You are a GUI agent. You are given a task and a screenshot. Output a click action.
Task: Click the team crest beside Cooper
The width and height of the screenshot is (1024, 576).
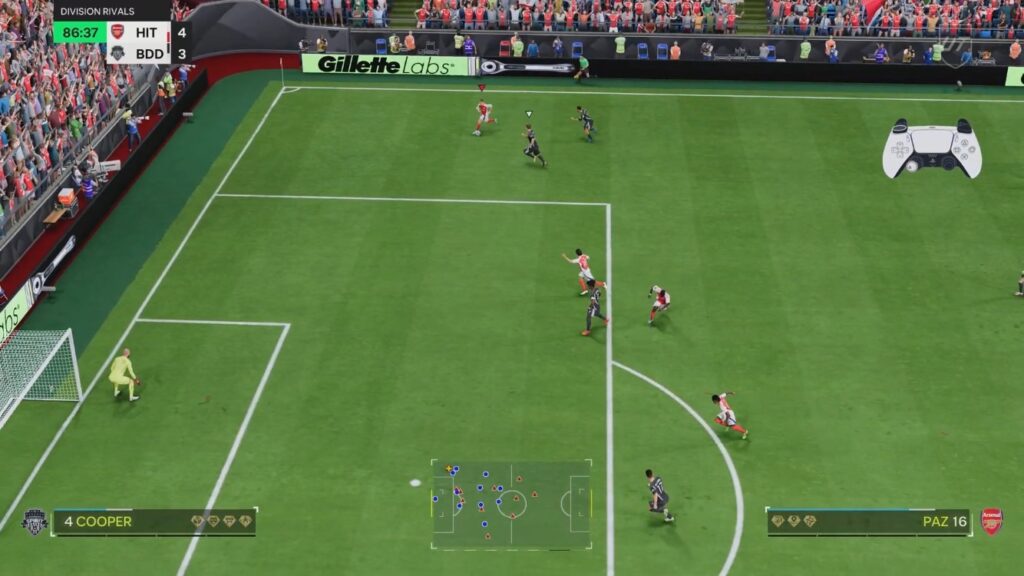pos(34,522)
